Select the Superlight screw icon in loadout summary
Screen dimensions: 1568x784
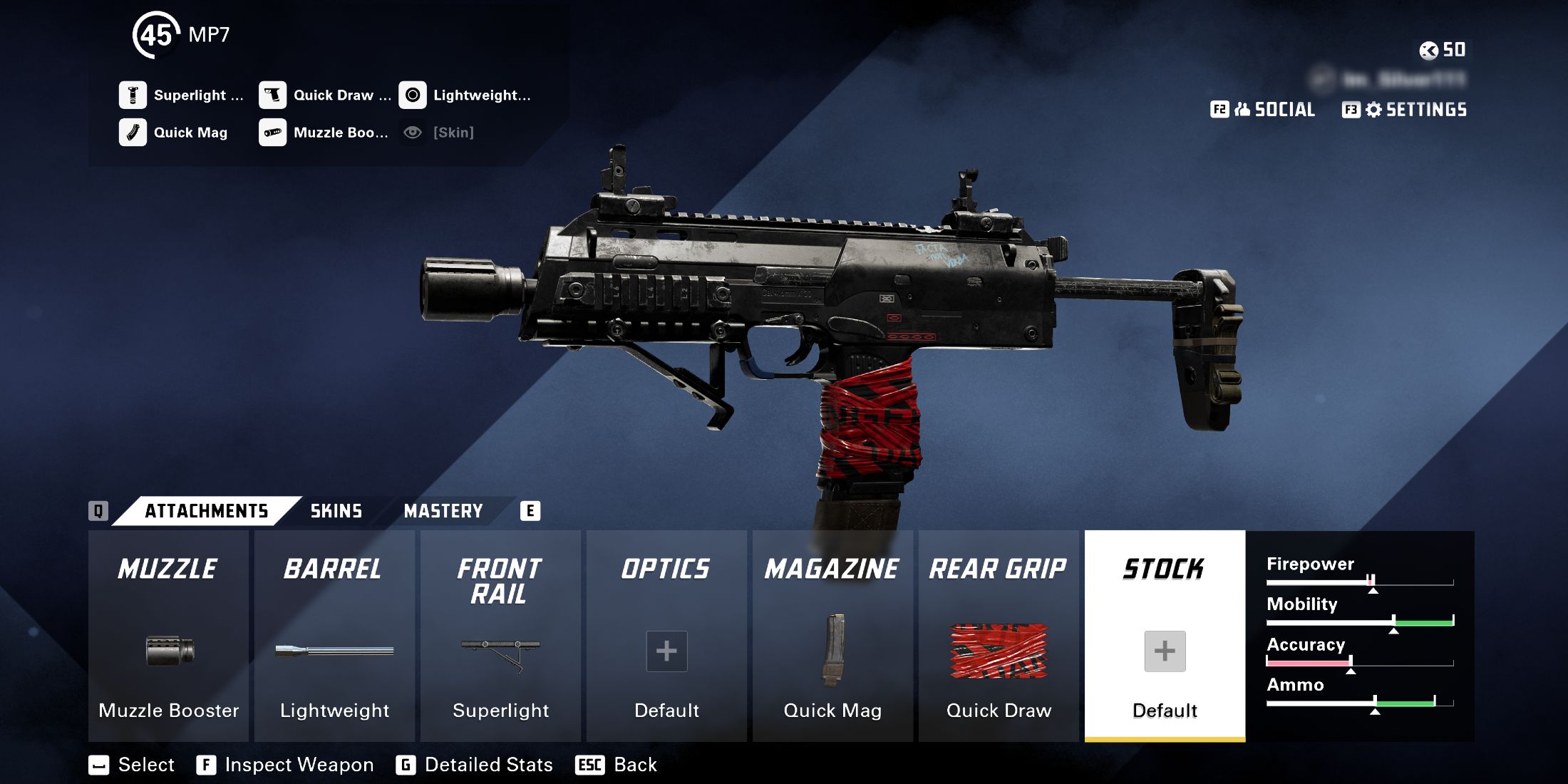[132, 94]
